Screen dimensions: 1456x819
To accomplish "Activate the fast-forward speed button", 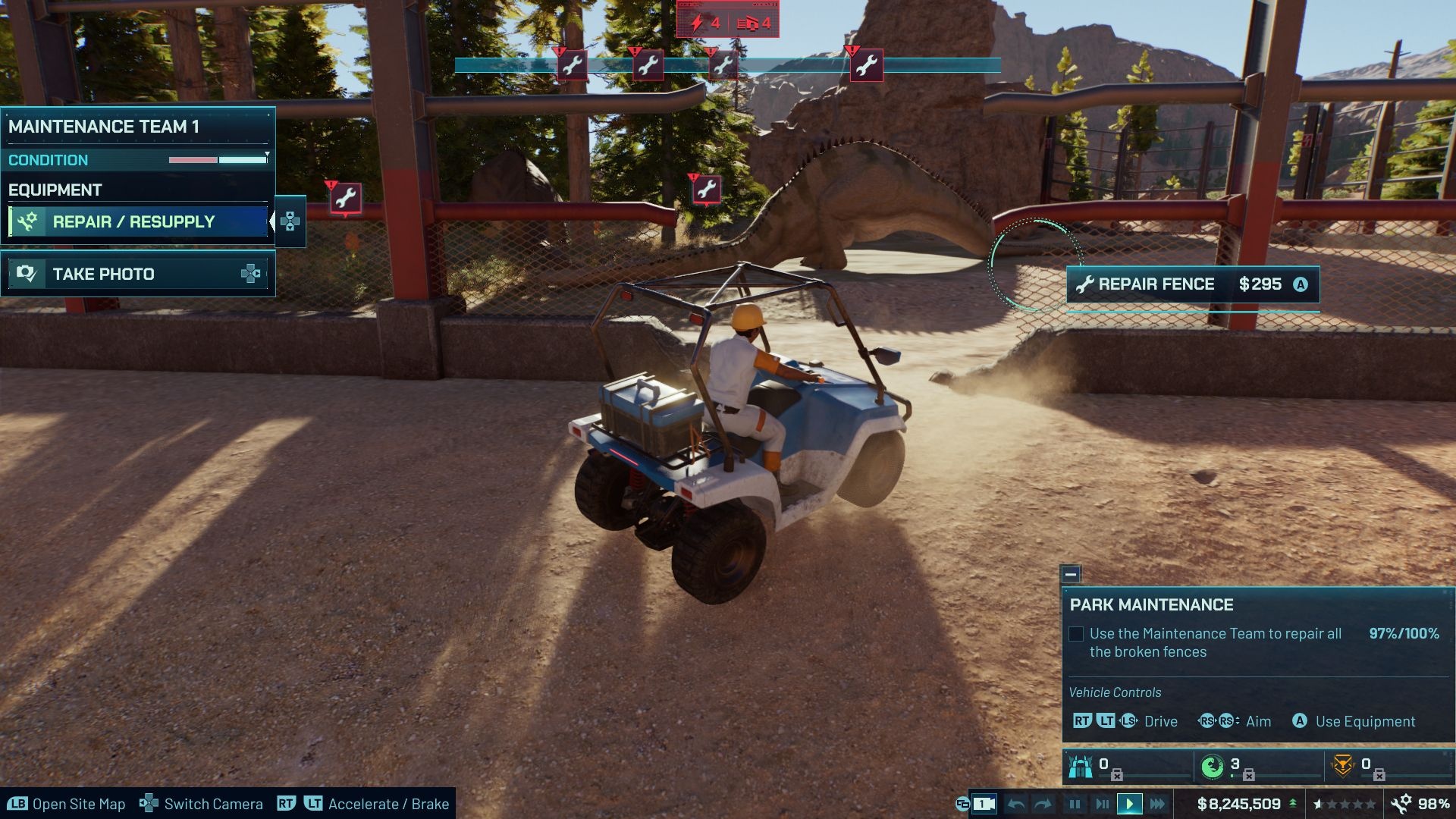I will (x=1157, y=804).
